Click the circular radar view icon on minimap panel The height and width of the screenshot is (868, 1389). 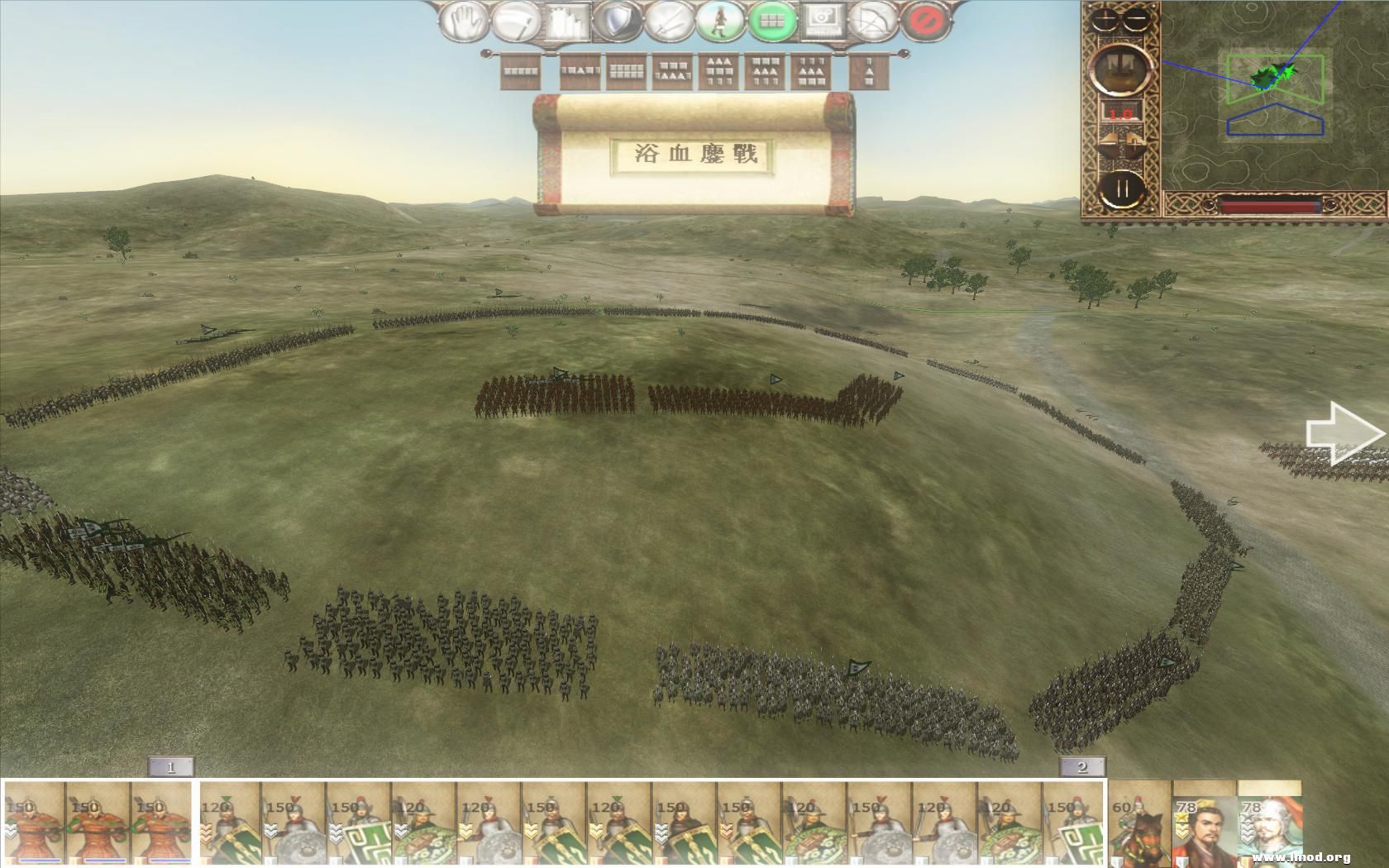pyautogui.click(x=1121, y=69)
